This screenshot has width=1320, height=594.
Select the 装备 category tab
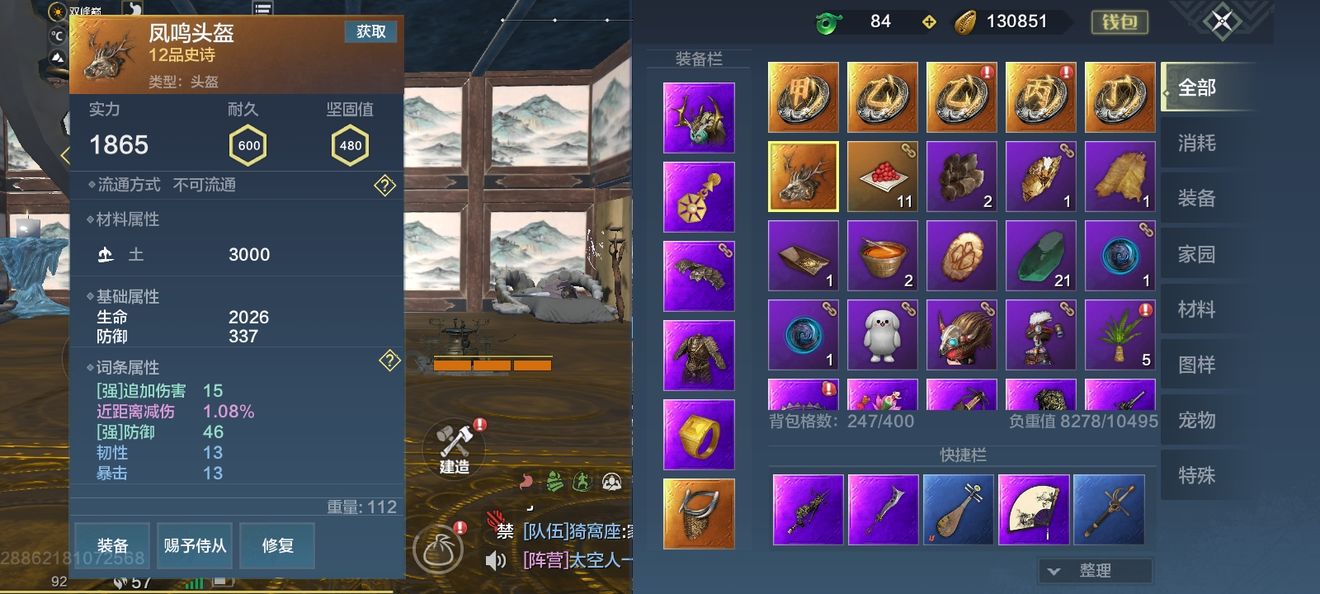[1197, 198]
